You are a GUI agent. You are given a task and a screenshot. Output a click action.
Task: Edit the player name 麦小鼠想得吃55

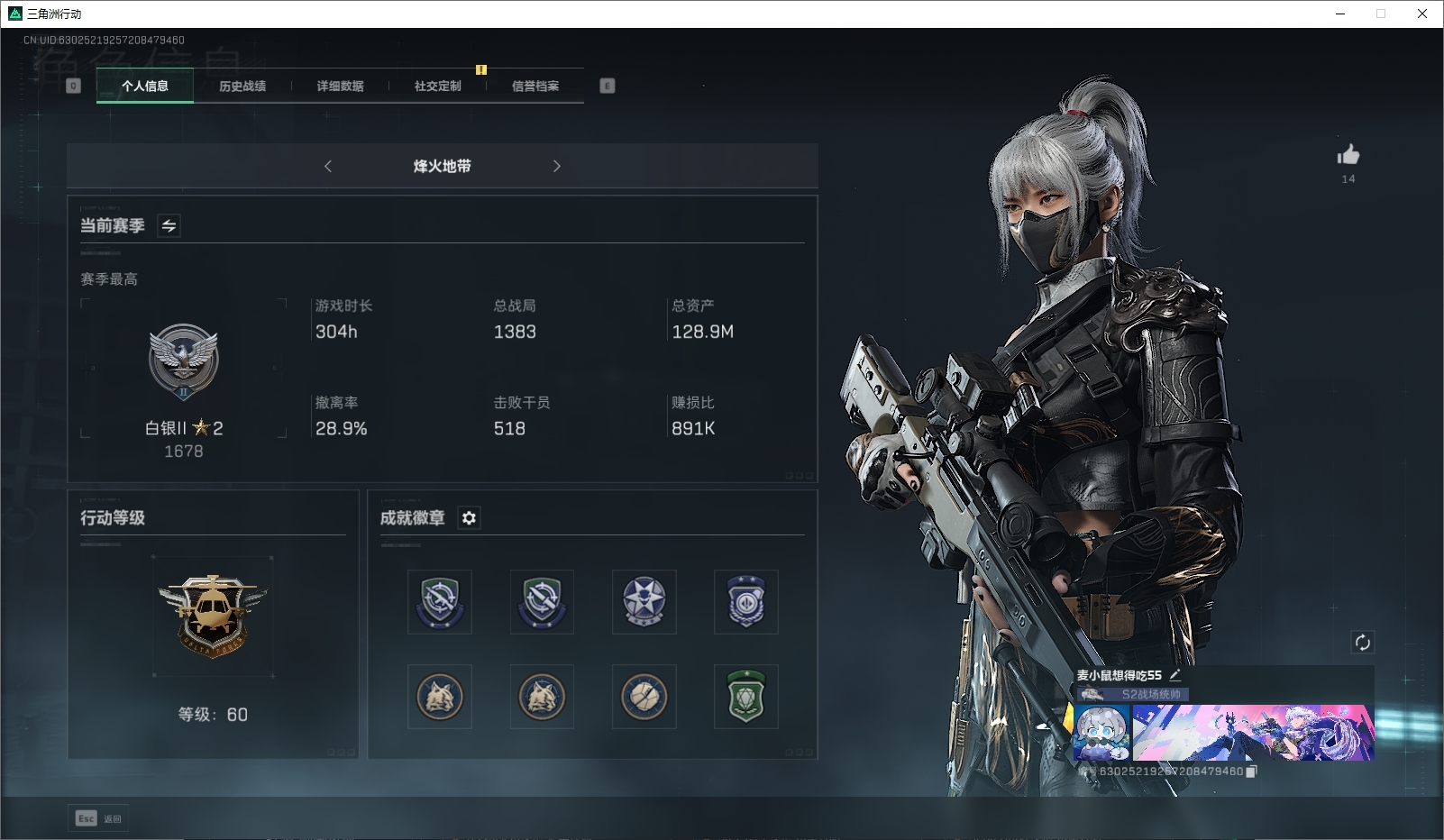pos(1175,674)
